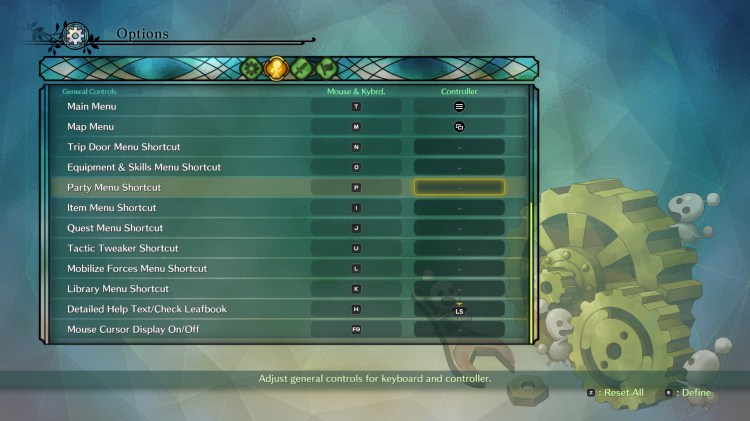Change Library Menu Shortcut keyboard key
The width and height of the screenshot is (750, 421).
click(356, 289)
